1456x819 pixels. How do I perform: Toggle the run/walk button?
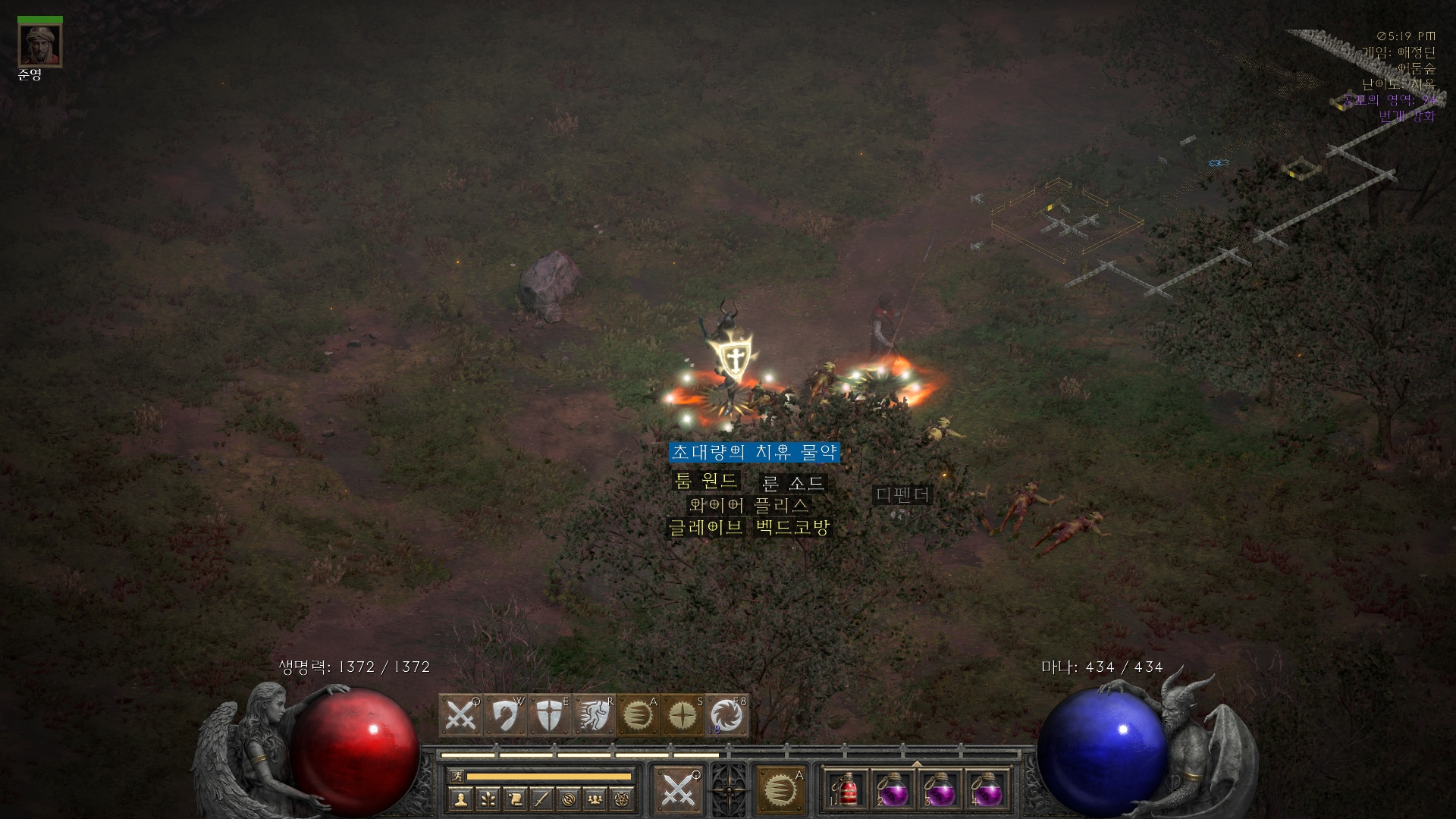[457, 776]
